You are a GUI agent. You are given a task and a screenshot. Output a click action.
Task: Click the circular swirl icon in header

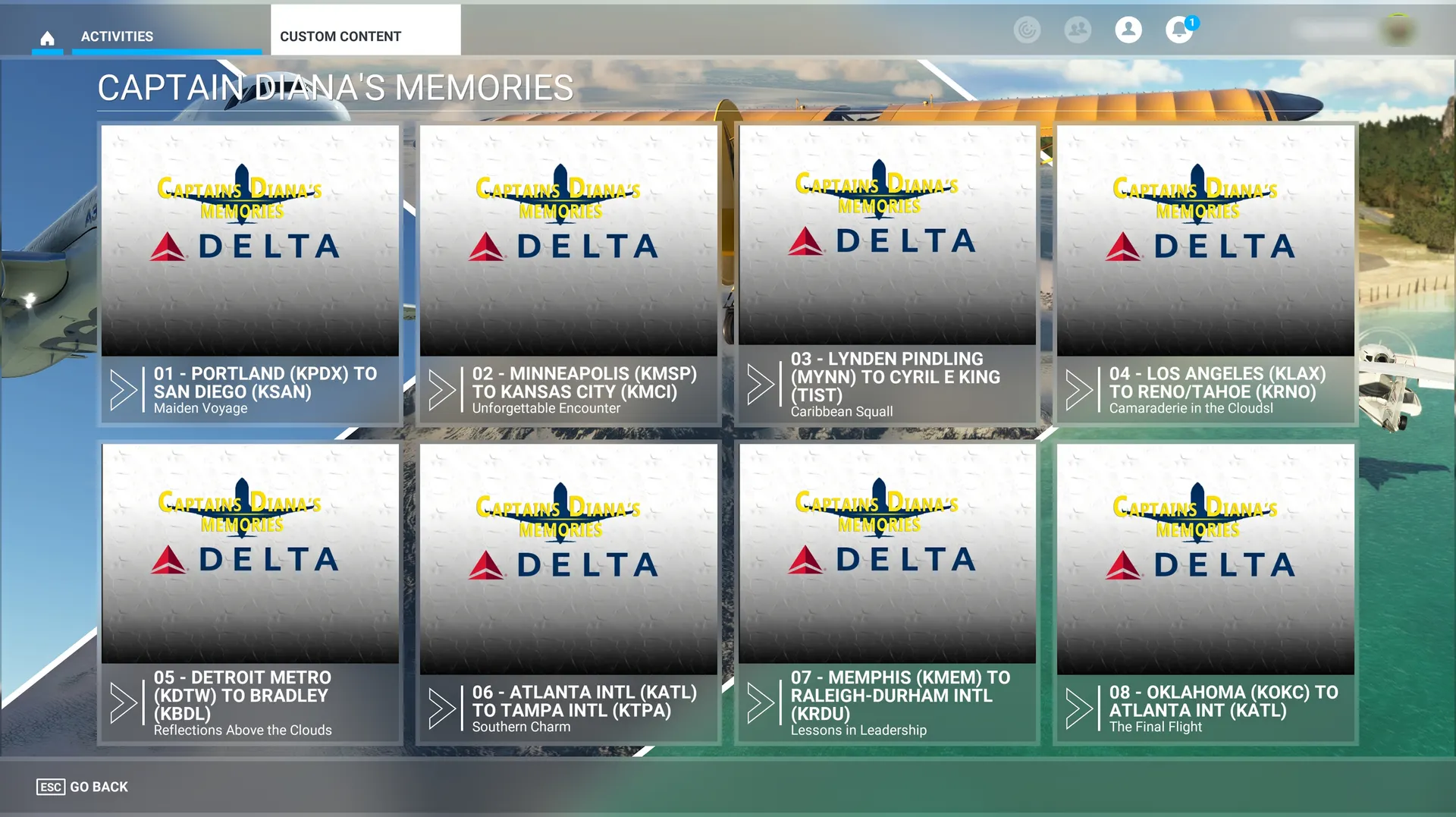[1027, 30]
